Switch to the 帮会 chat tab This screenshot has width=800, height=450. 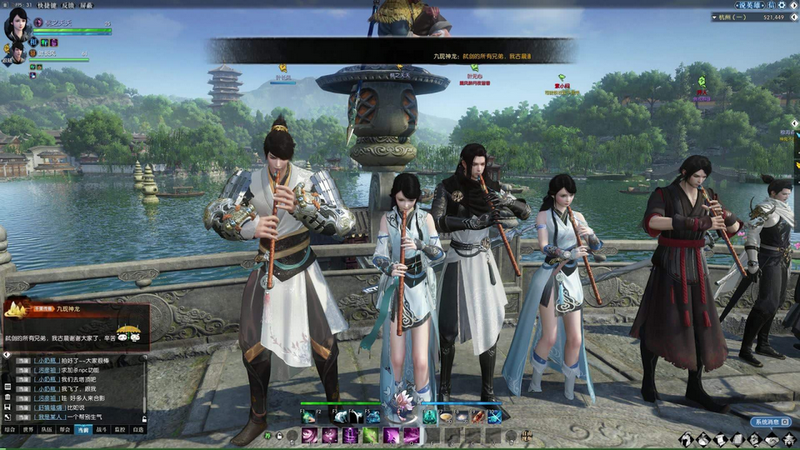click(64, 429)
